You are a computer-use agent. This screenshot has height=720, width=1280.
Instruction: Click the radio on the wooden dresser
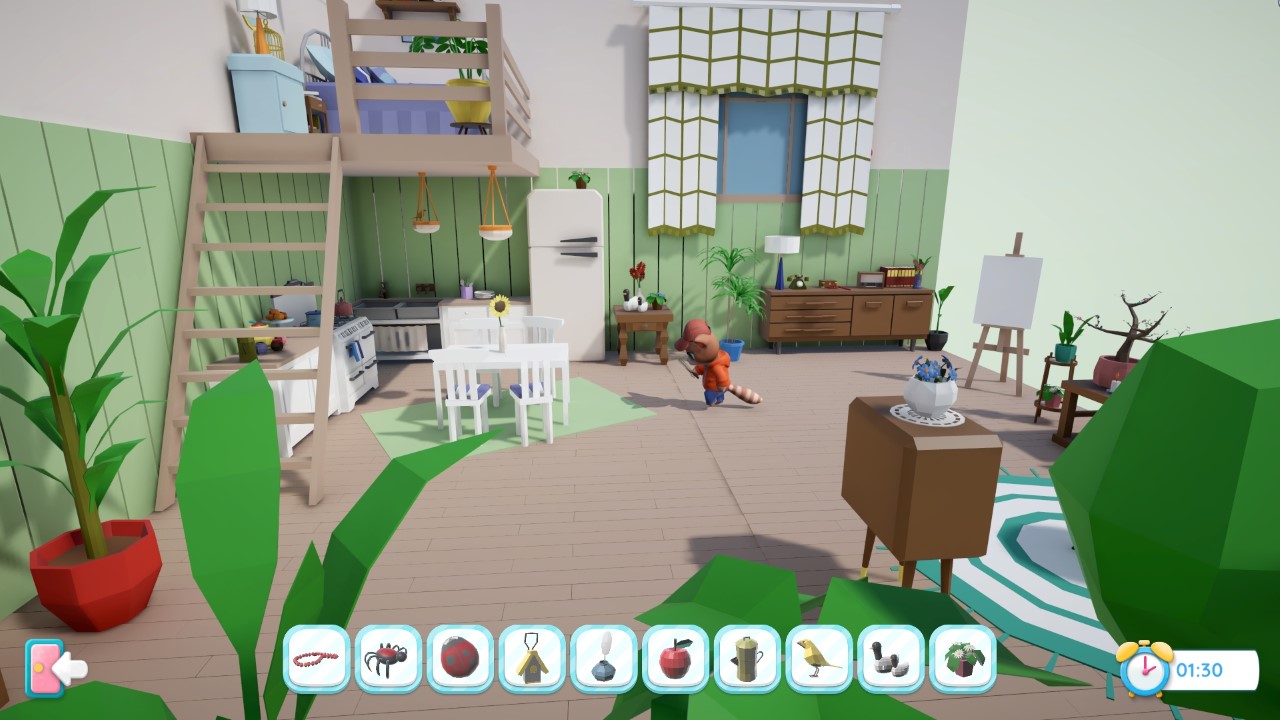pyautogui.click(x=873, y=281)
